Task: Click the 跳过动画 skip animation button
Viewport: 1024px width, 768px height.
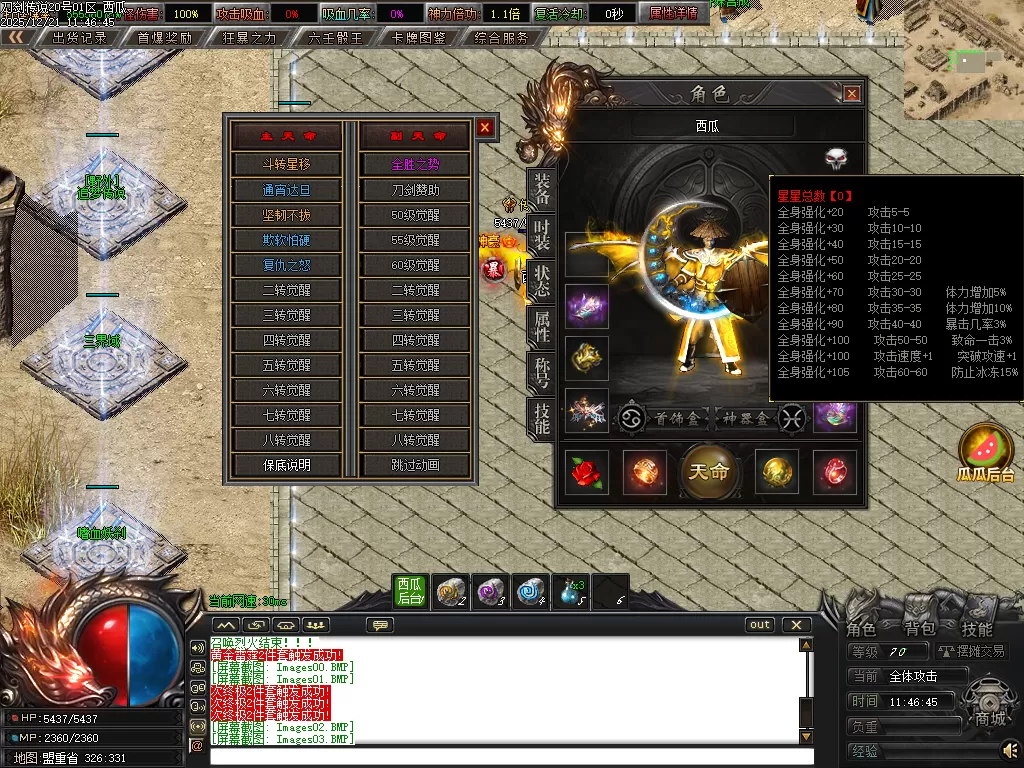Action: [x=415, y=465]
